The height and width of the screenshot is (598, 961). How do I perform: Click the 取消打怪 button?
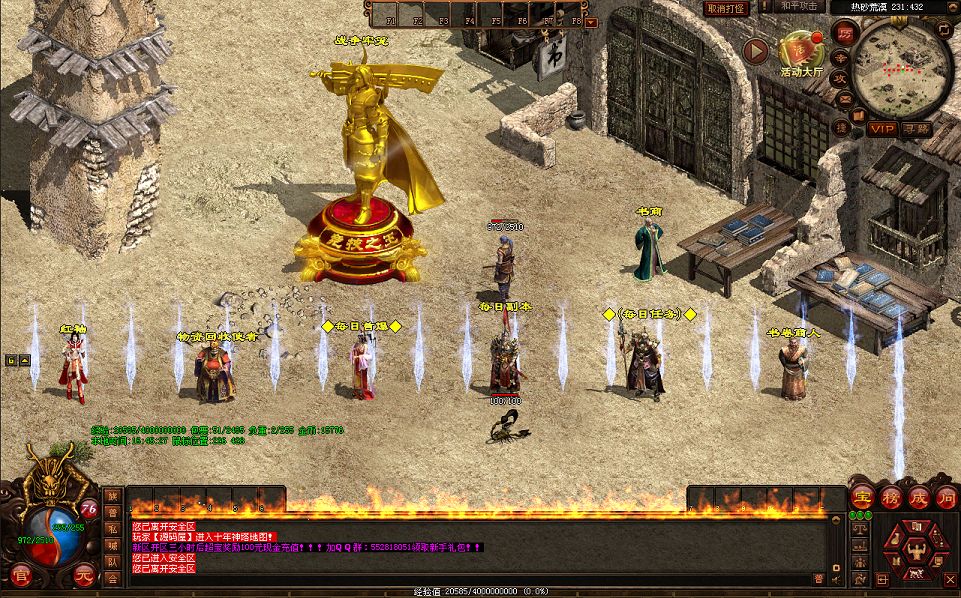coord(726,8)
